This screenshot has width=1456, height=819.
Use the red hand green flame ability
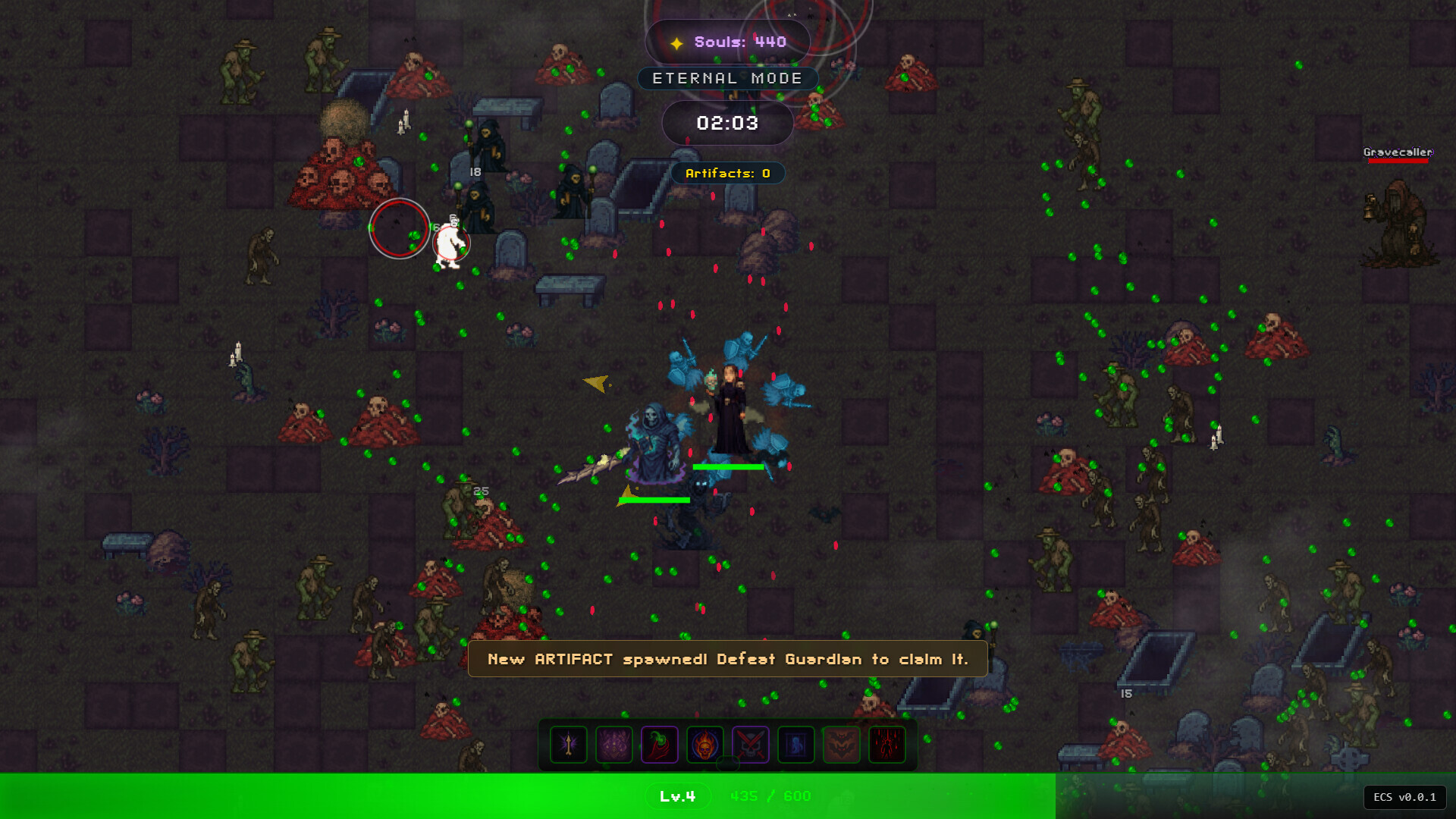click(x=660, y=745)
